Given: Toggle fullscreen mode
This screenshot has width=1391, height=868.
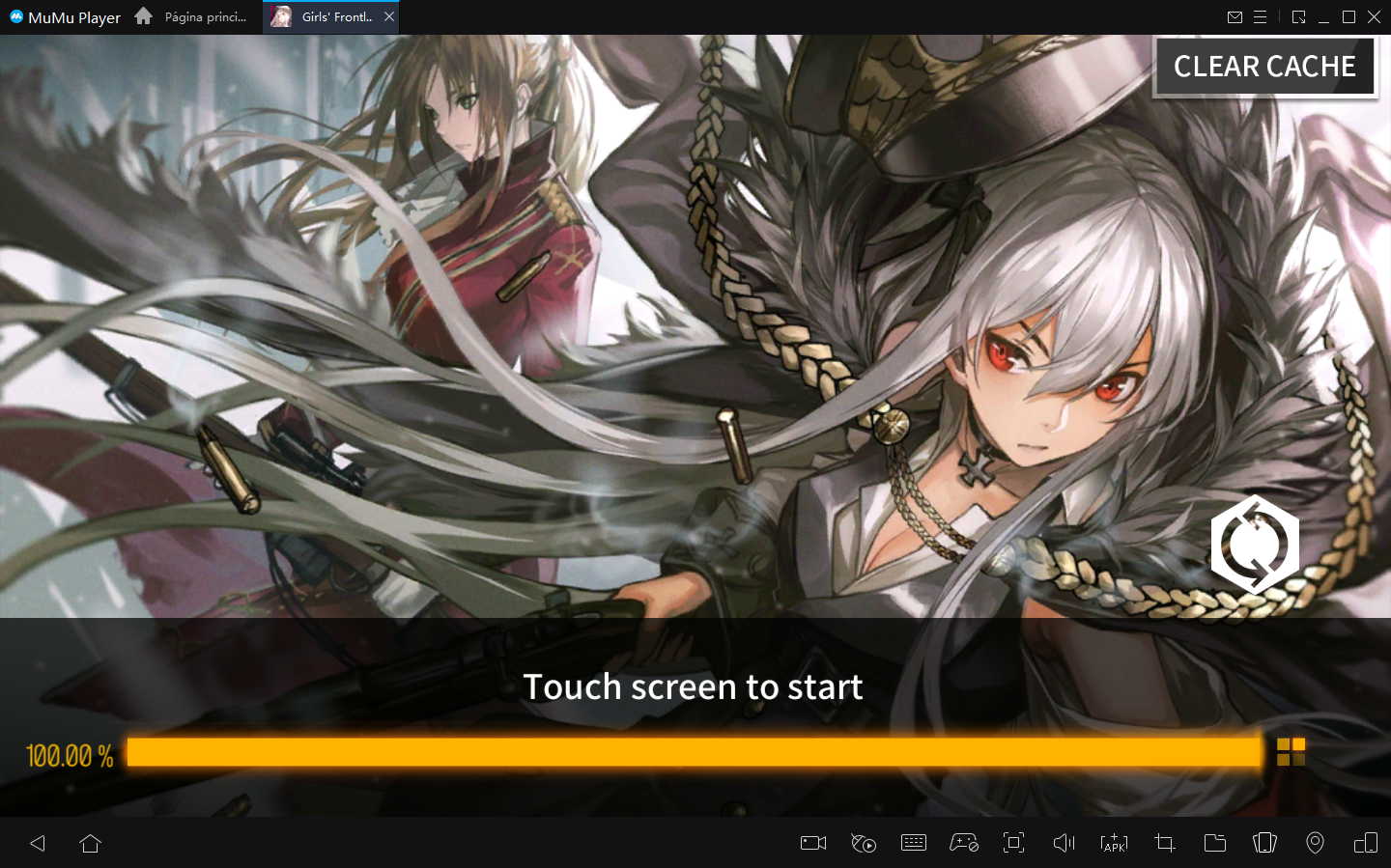Looking at the screenshot, I should click(1013, 843).
